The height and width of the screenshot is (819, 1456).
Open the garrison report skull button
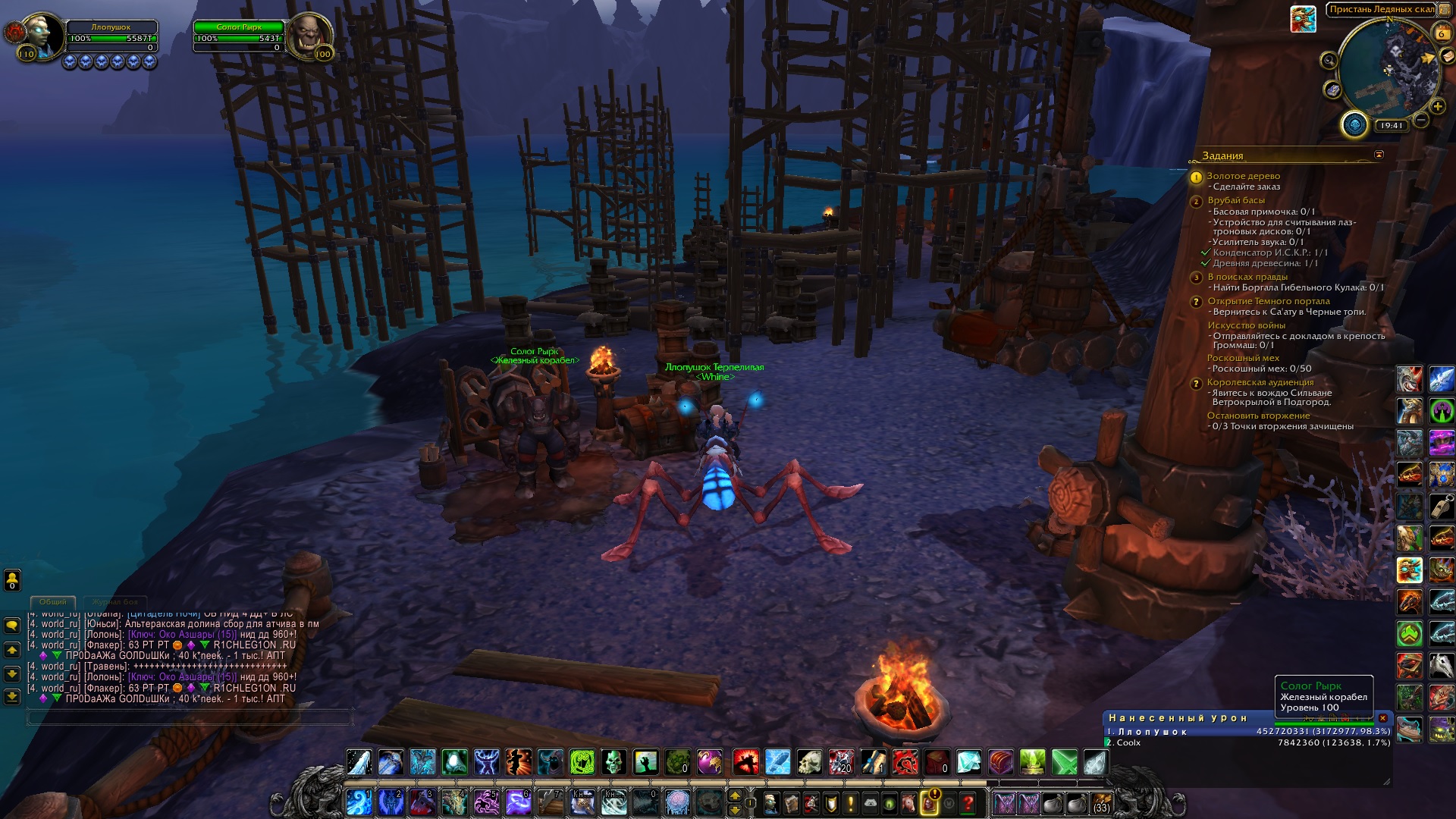point(1354,124)
